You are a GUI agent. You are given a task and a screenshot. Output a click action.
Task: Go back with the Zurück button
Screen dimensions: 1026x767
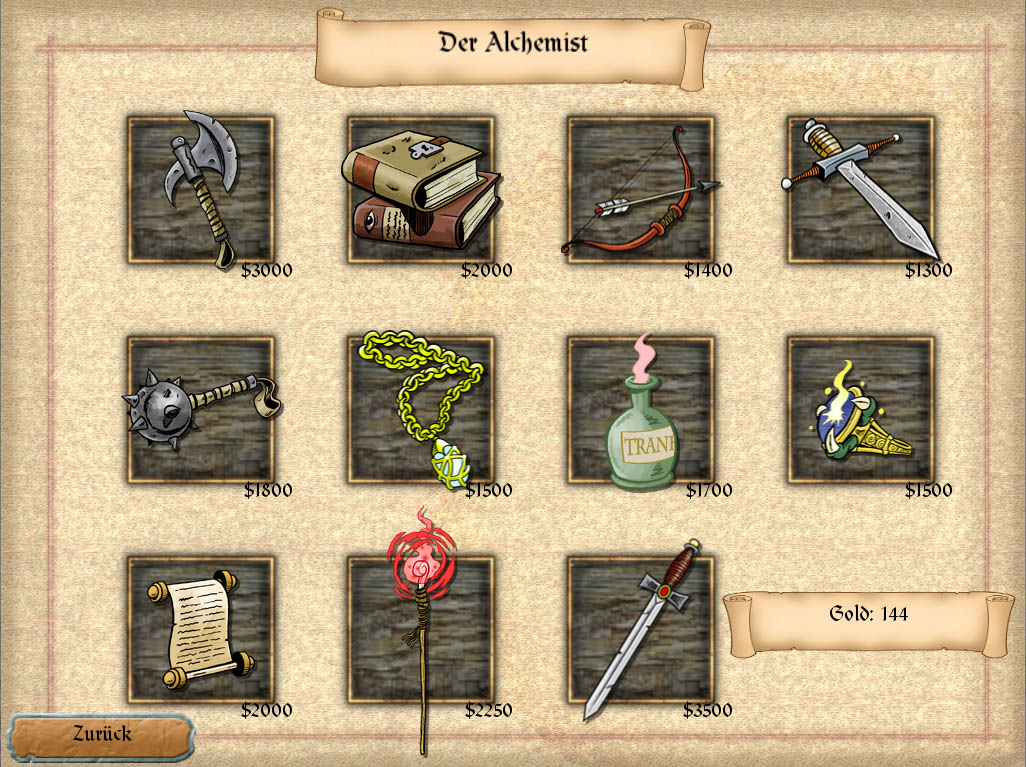(x=101, y=735)
